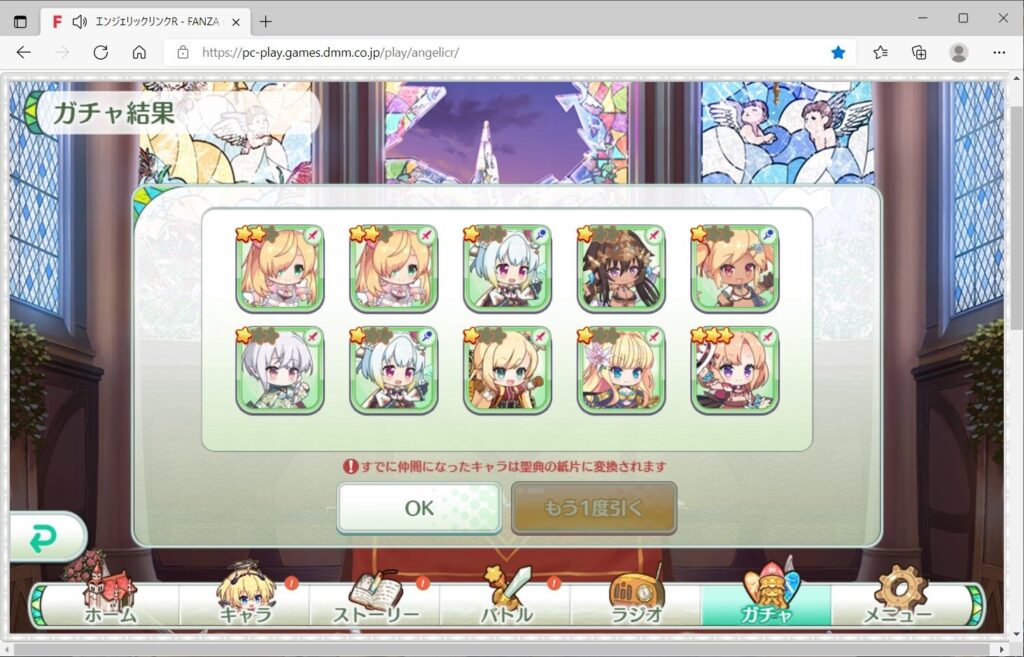Select the blonde character with pink flower card
1024x657 pixels.
click(x=621, y=370)
